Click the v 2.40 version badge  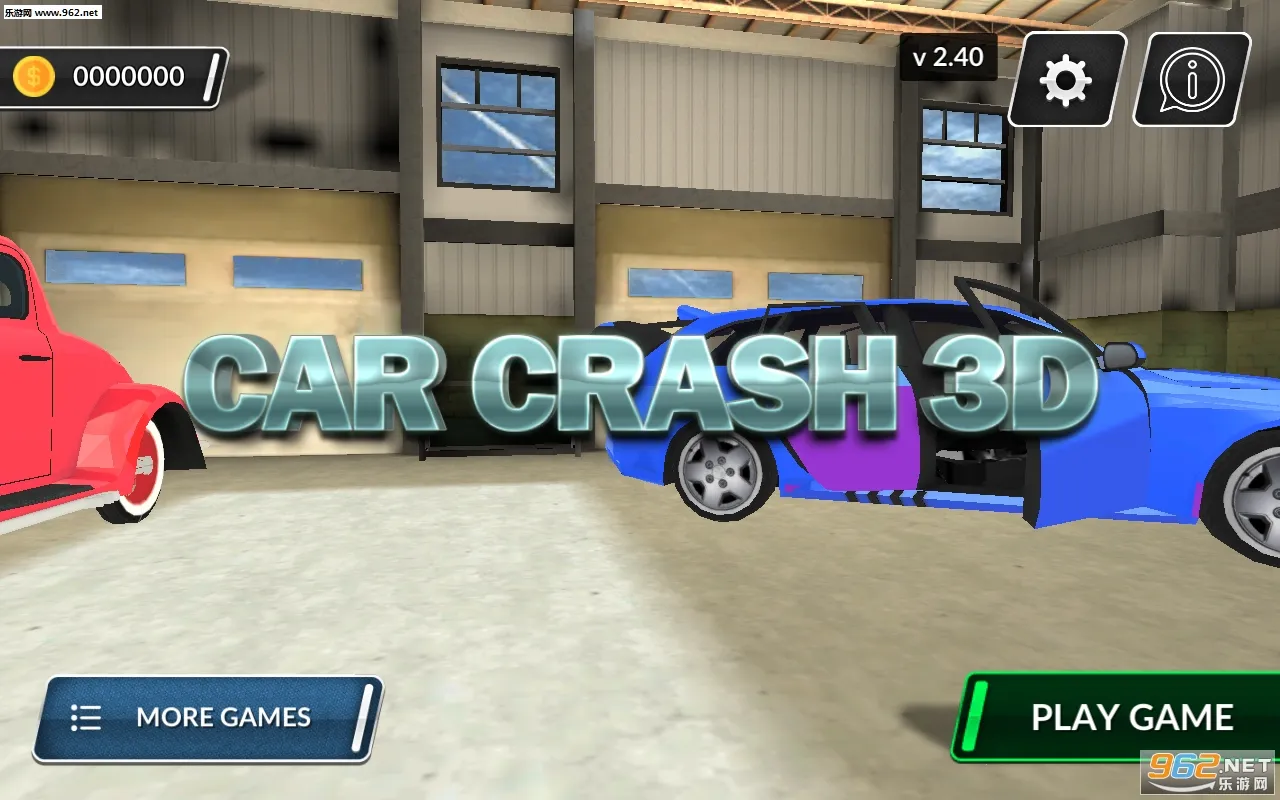point(948,58)
